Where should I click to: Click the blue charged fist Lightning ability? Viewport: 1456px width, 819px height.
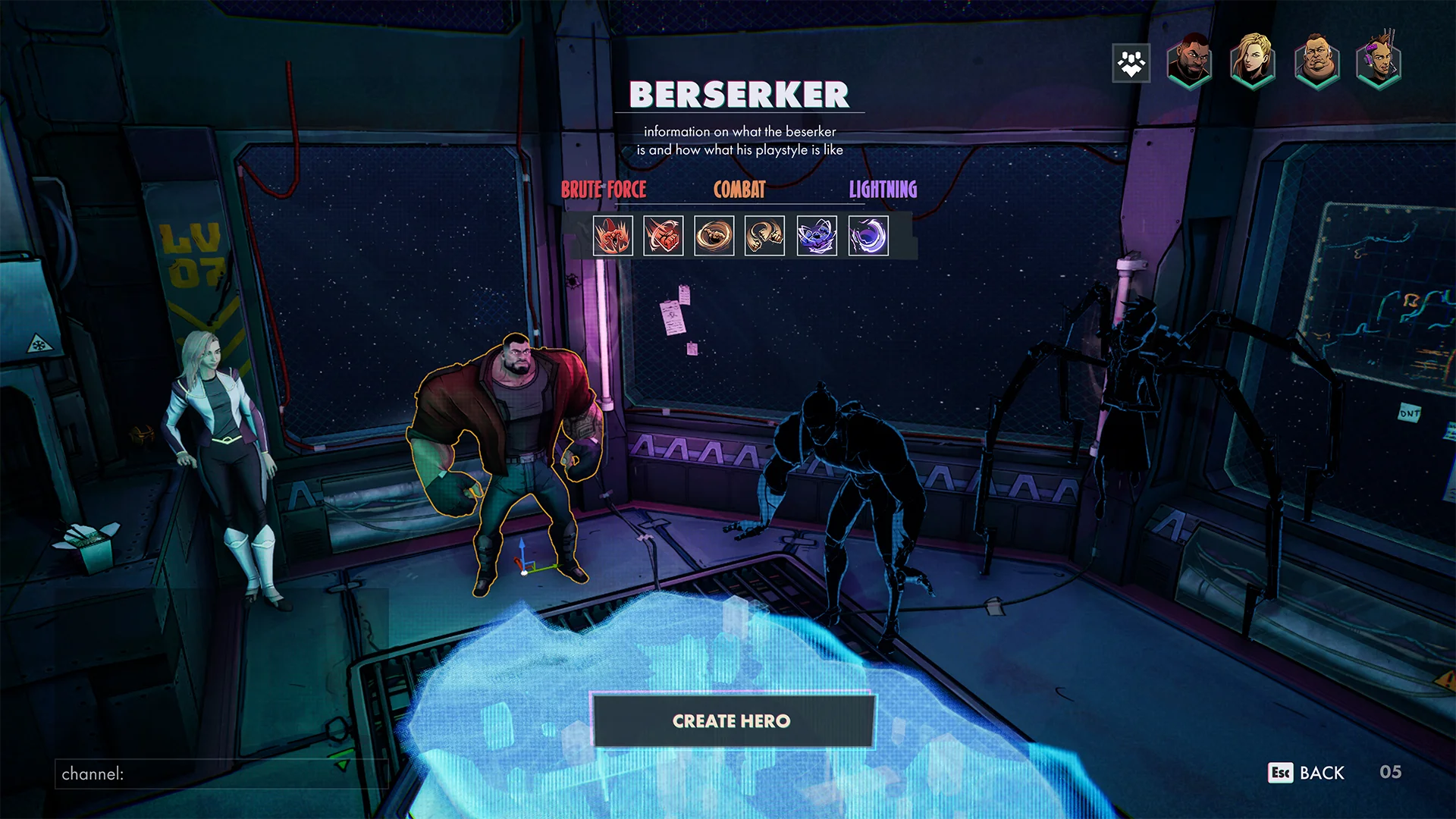815,236
